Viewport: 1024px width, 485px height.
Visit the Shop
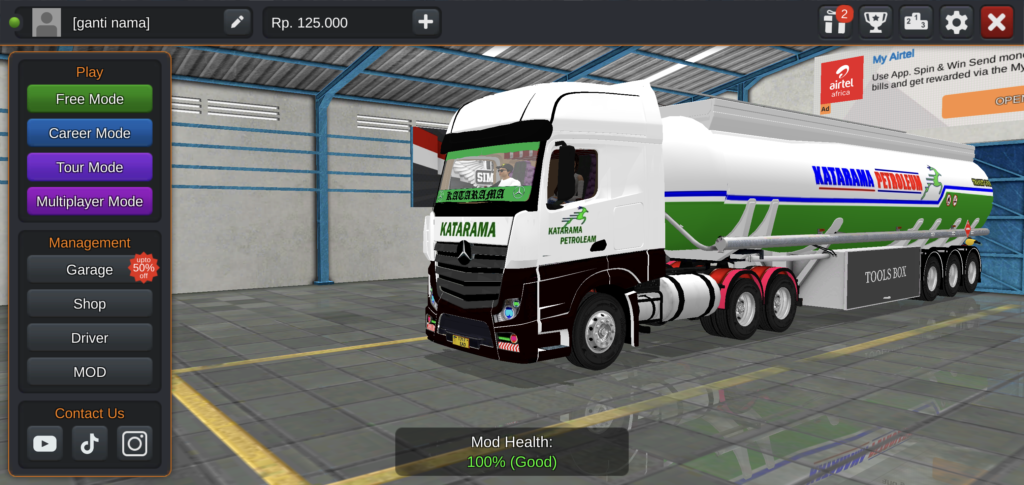point(90,304)
